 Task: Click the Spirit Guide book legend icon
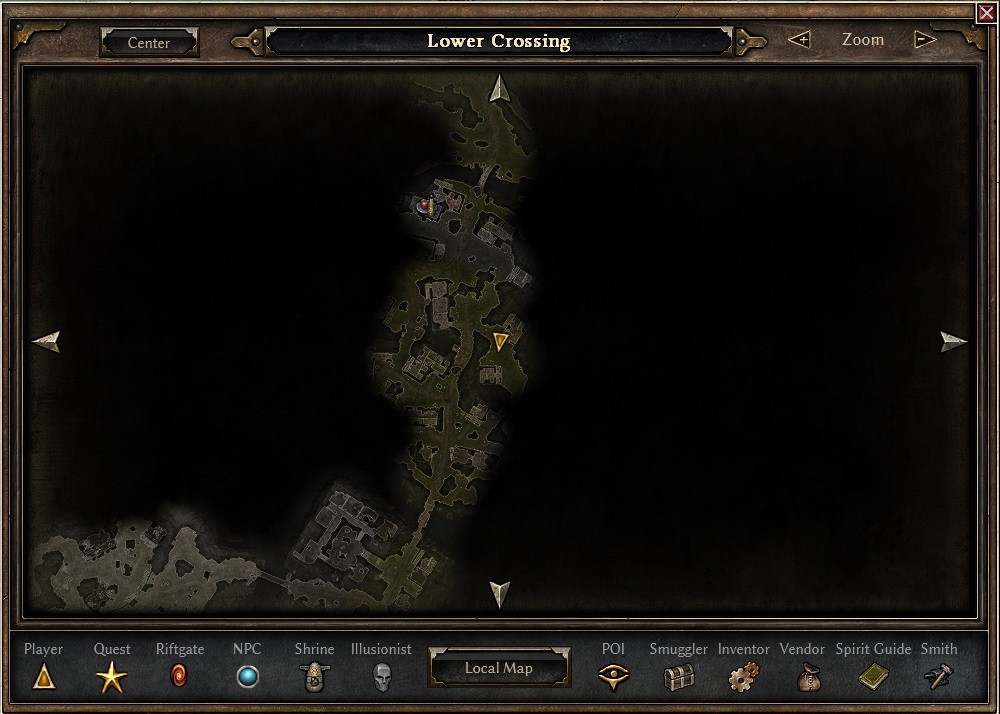point(873,678)
